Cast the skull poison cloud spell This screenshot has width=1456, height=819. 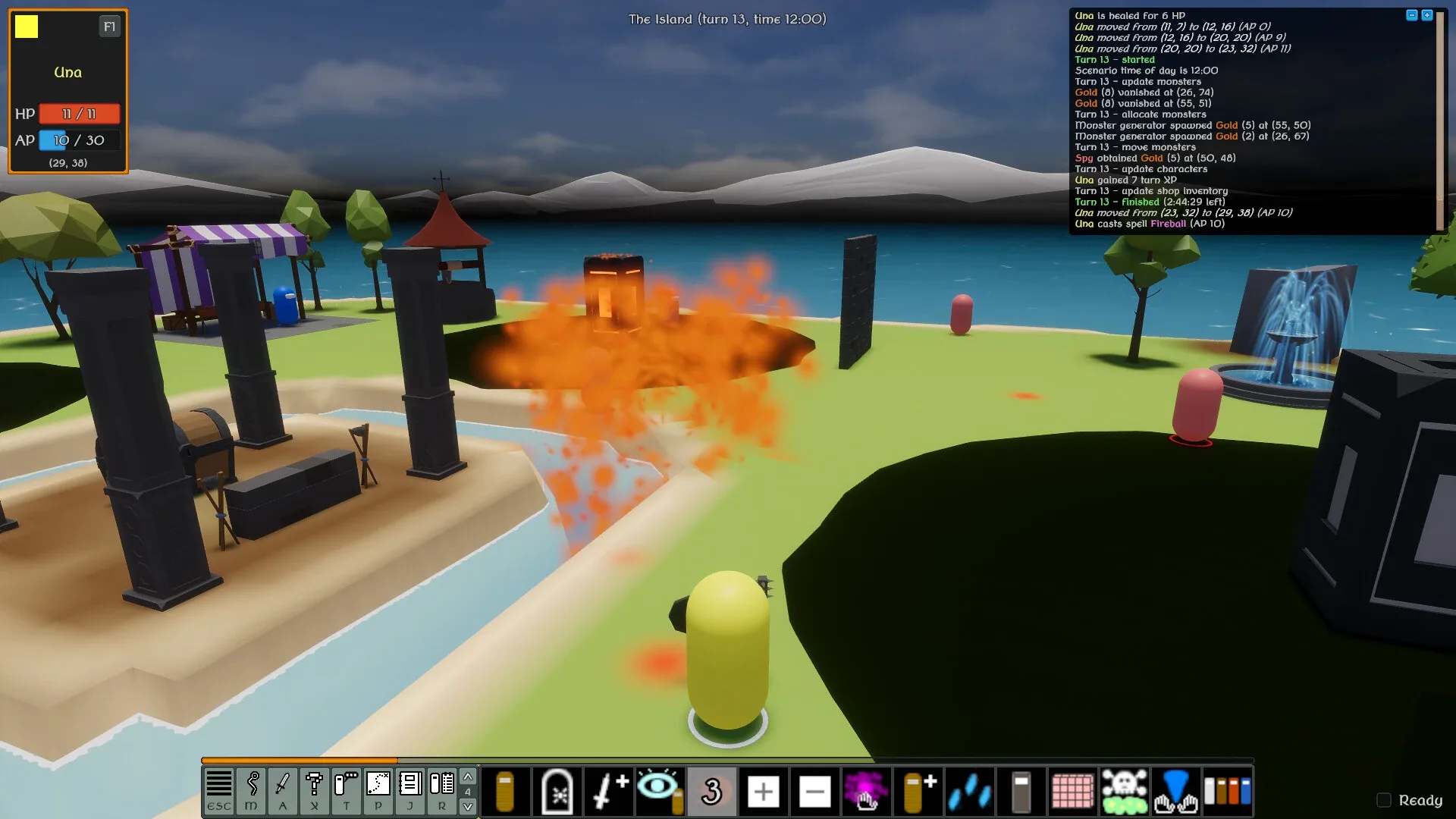click(x=1124, y=791)
